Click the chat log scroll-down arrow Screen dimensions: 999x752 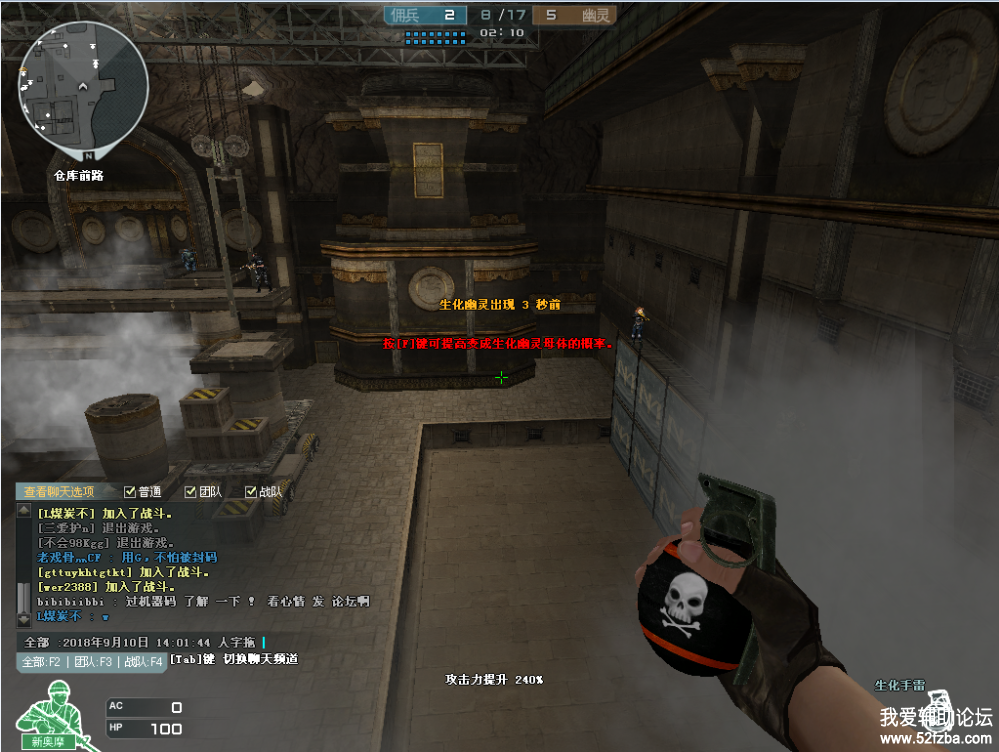tap(25, 619)
